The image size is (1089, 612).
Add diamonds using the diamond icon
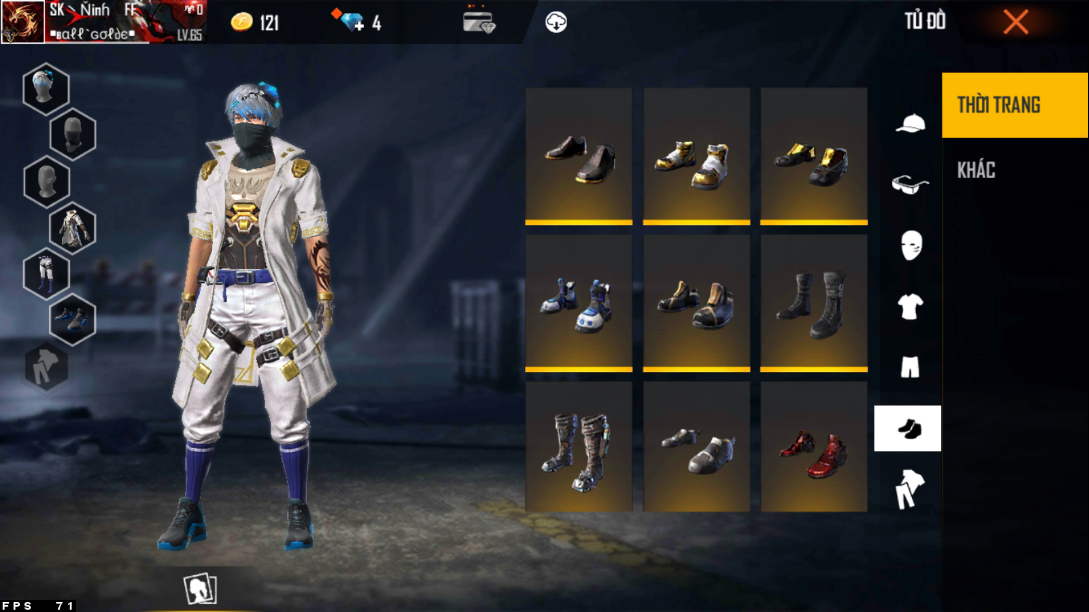352,22
